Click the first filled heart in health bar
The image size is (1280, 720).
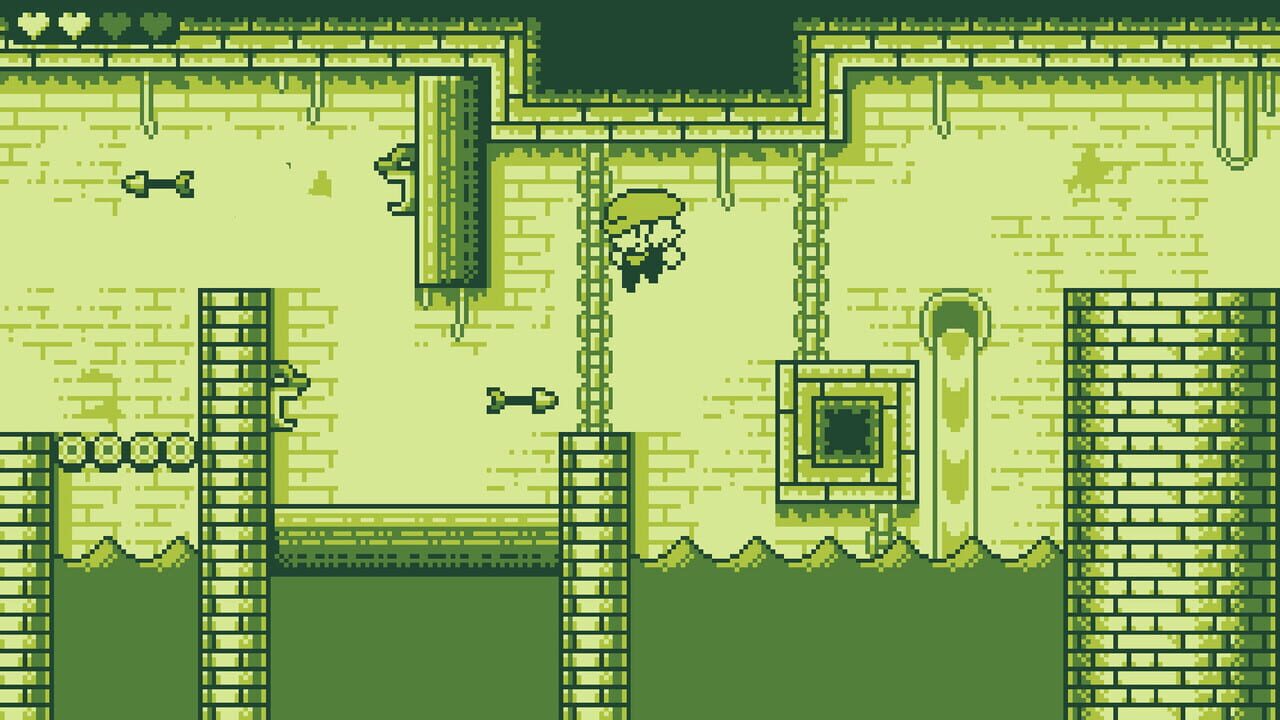tap(32, 22)
